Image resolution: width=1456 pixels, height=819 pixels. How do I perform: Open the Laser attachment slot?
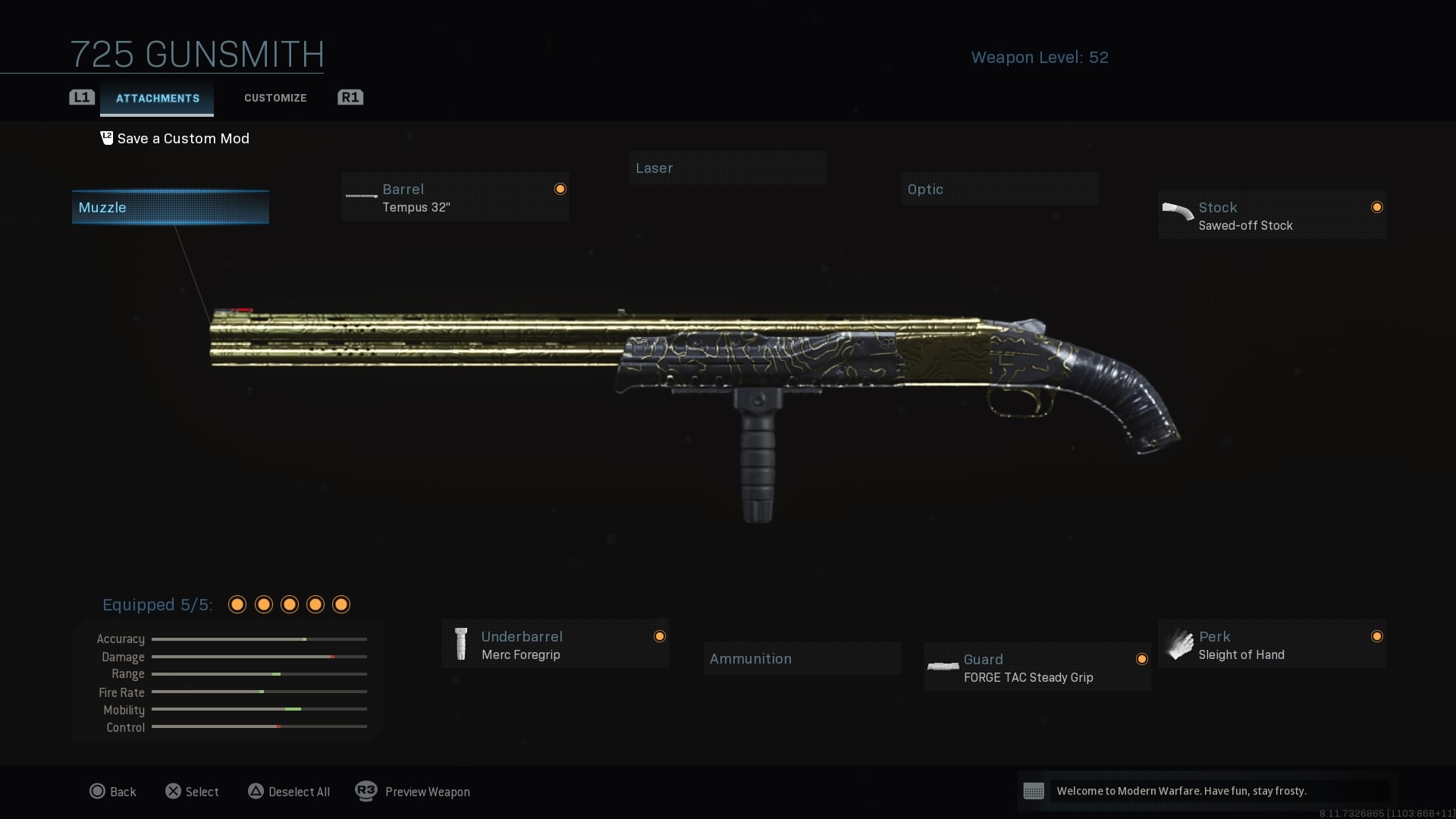(x=727, y=168)
